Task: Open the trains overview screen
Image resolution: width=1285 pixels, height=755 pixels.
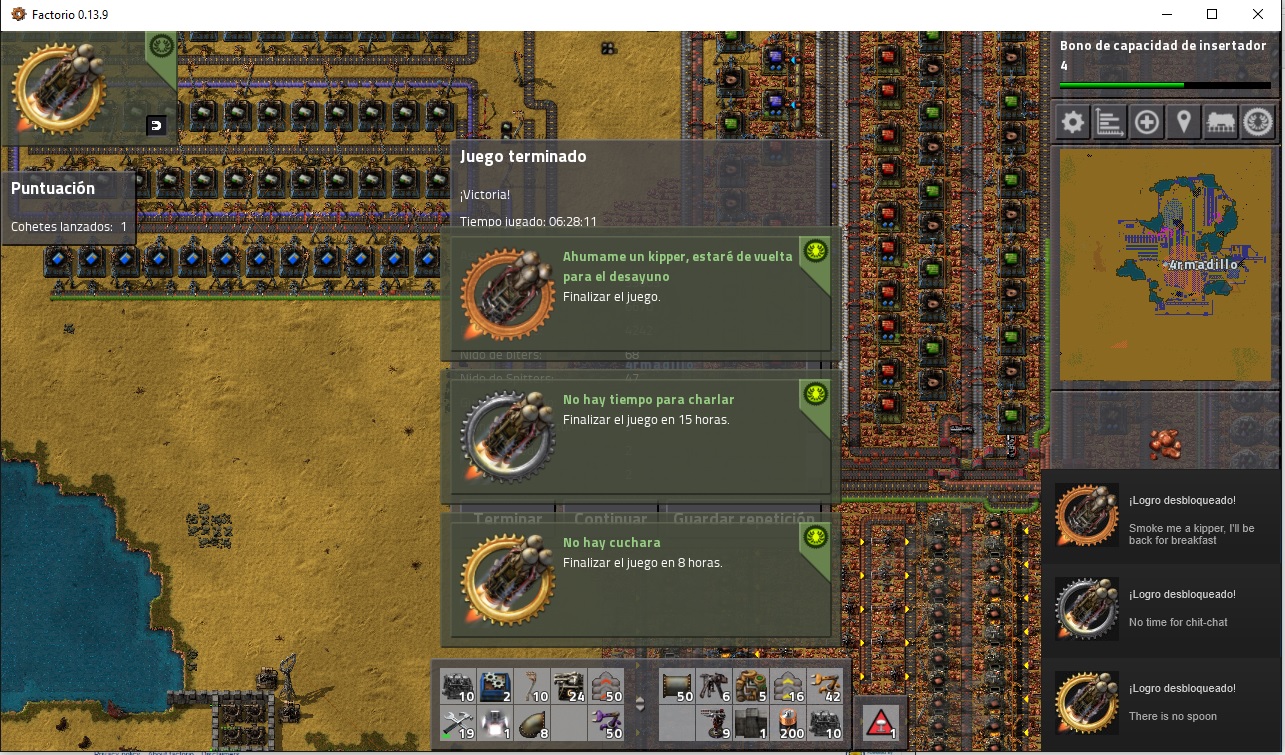Action: (x=1221, y=121)
